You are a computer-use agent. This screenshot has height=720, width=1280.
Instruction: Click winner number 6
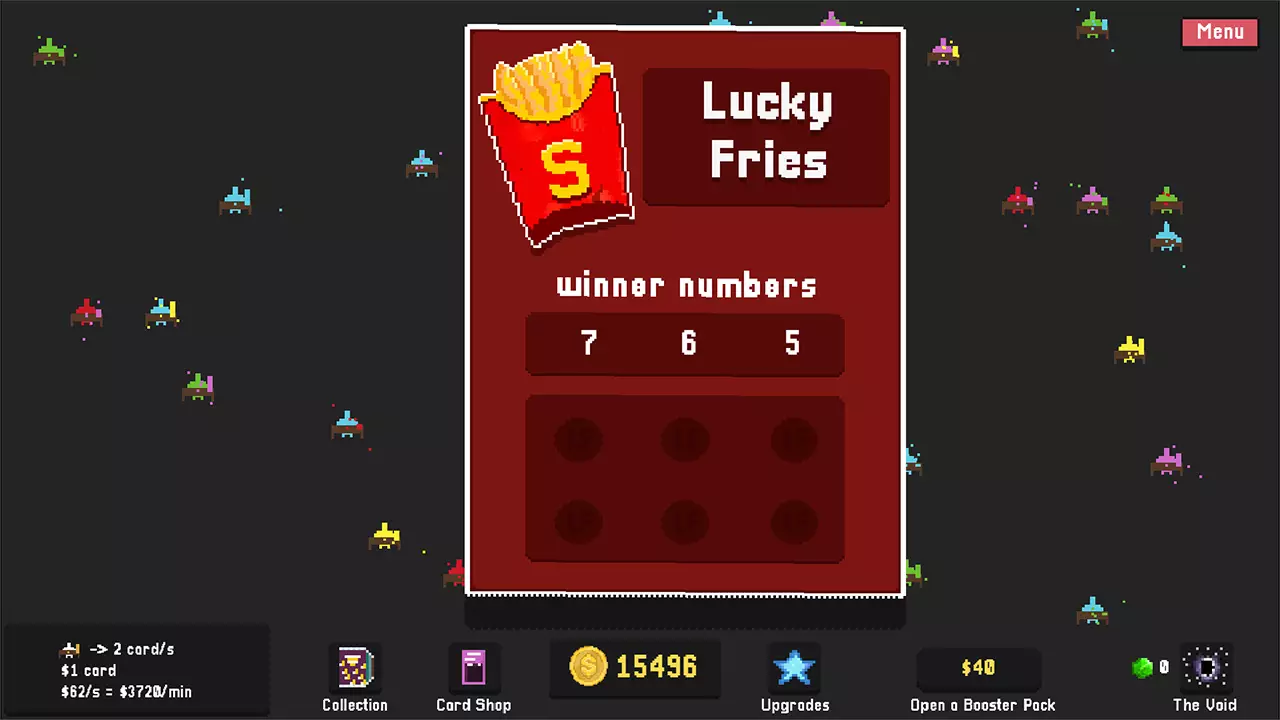tap(687, 344)
